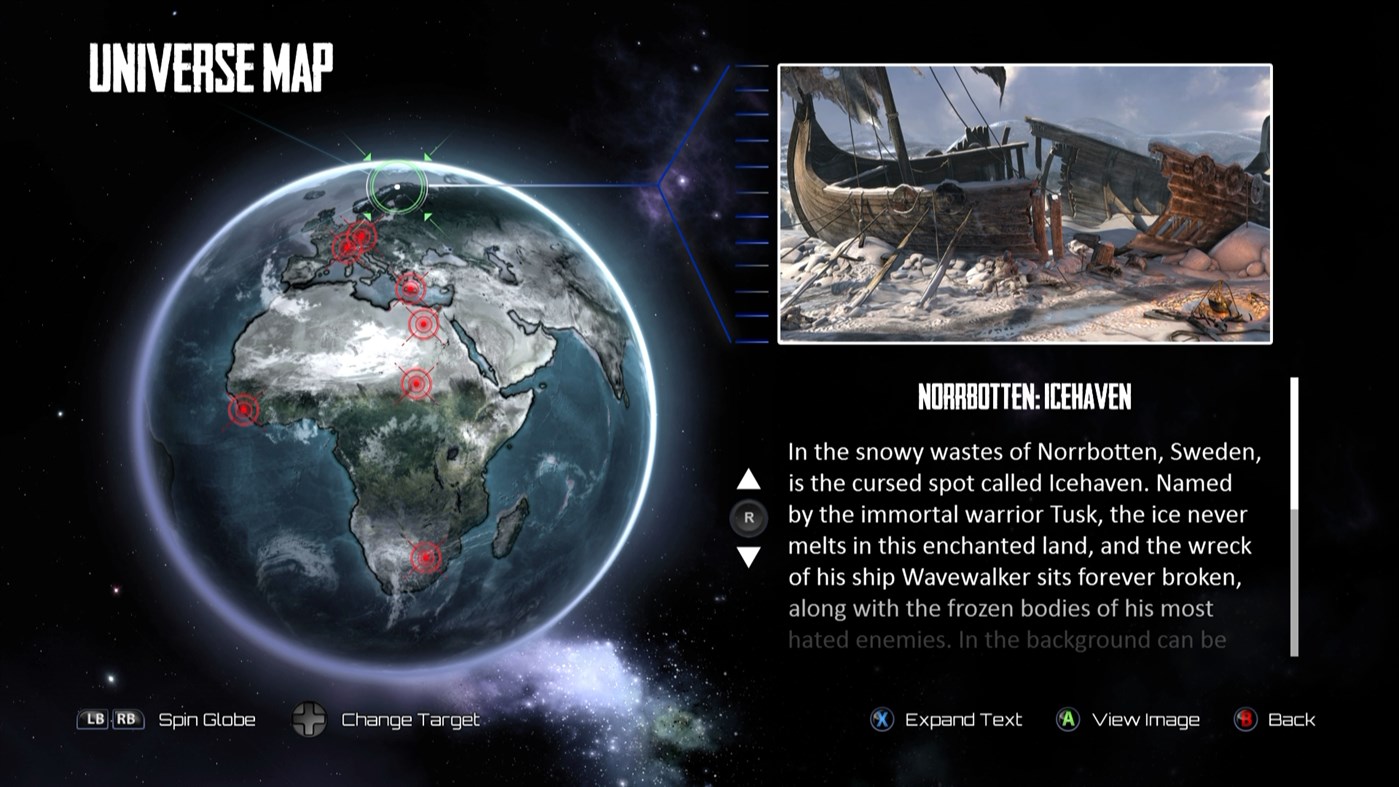The width and height of the screenshot is (1399, 787).
Task: Select the red target marker in West Africa
Action: [x=243, y=410]
